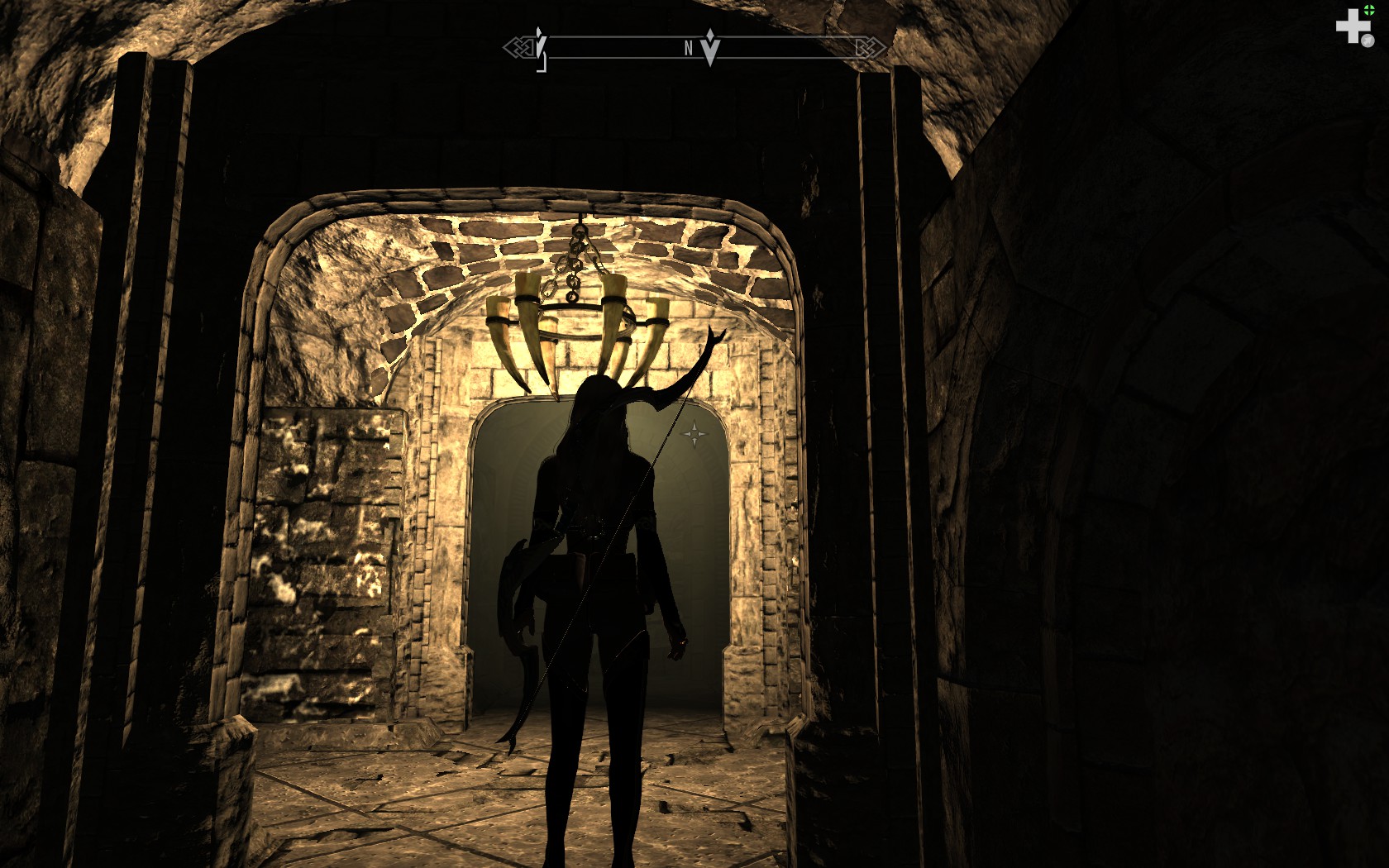Select the quest arrow marker on the compass
Screen dimensions: 1389x868
pyautogui.click(x=710, y=46)
